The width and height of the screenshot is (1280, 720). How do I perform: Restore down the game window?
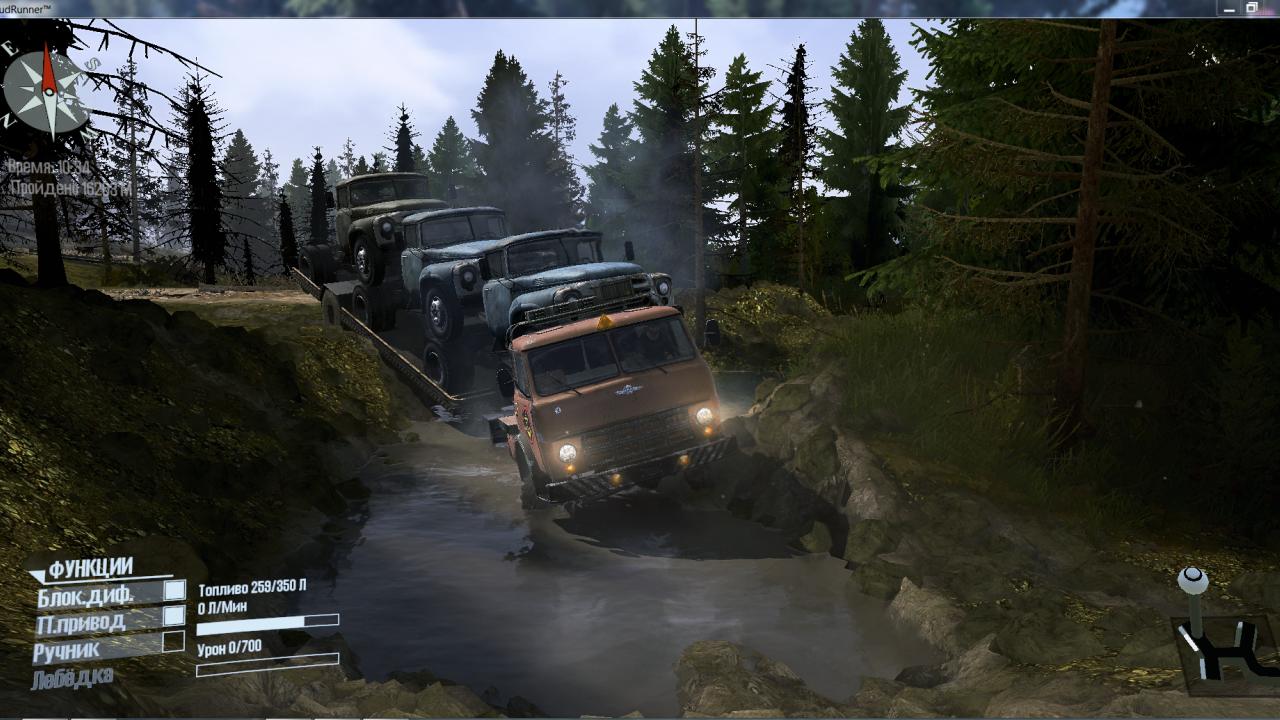[1251, 8]
